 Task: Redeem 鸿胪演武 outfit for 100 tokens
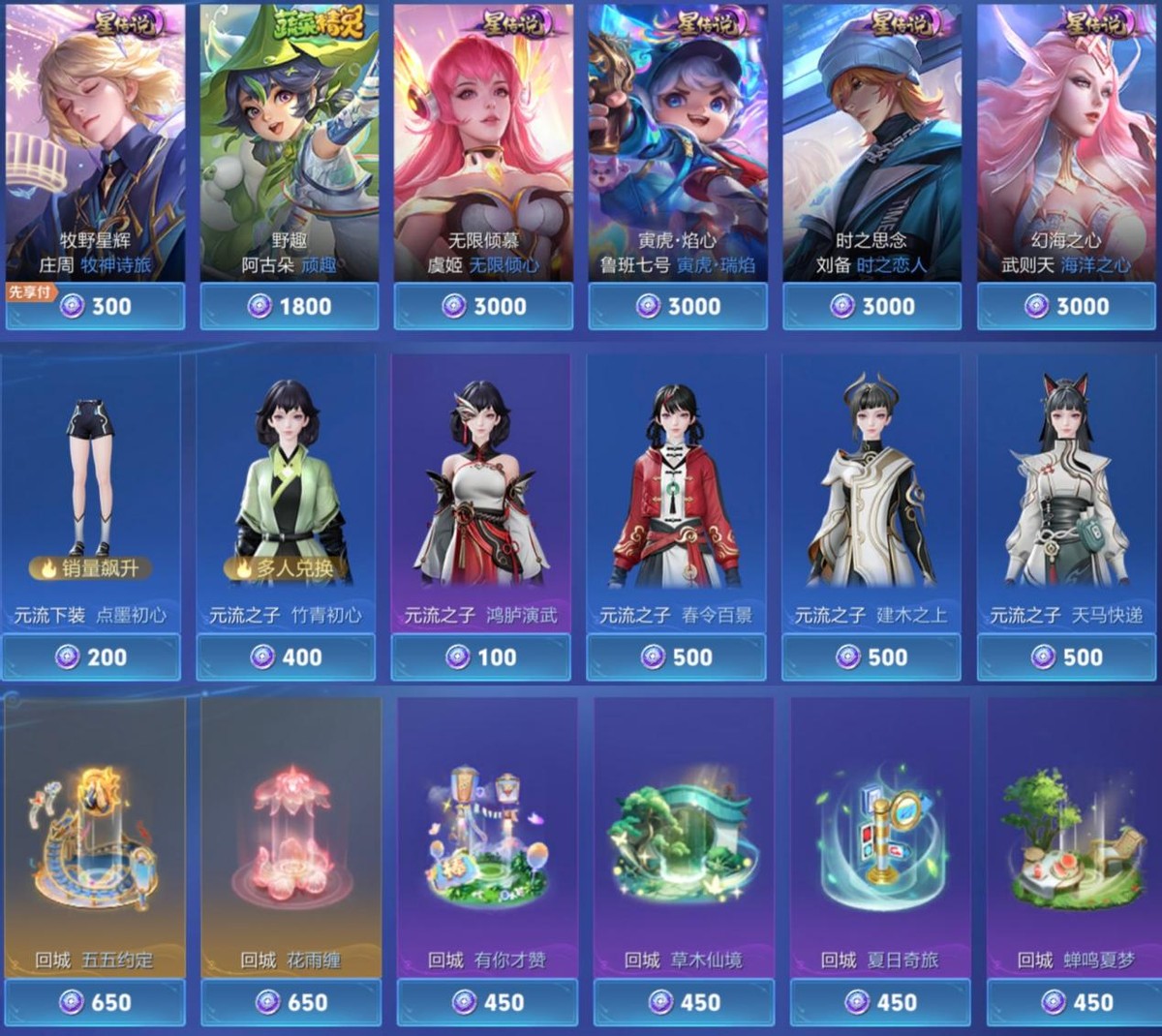(480, 657)
